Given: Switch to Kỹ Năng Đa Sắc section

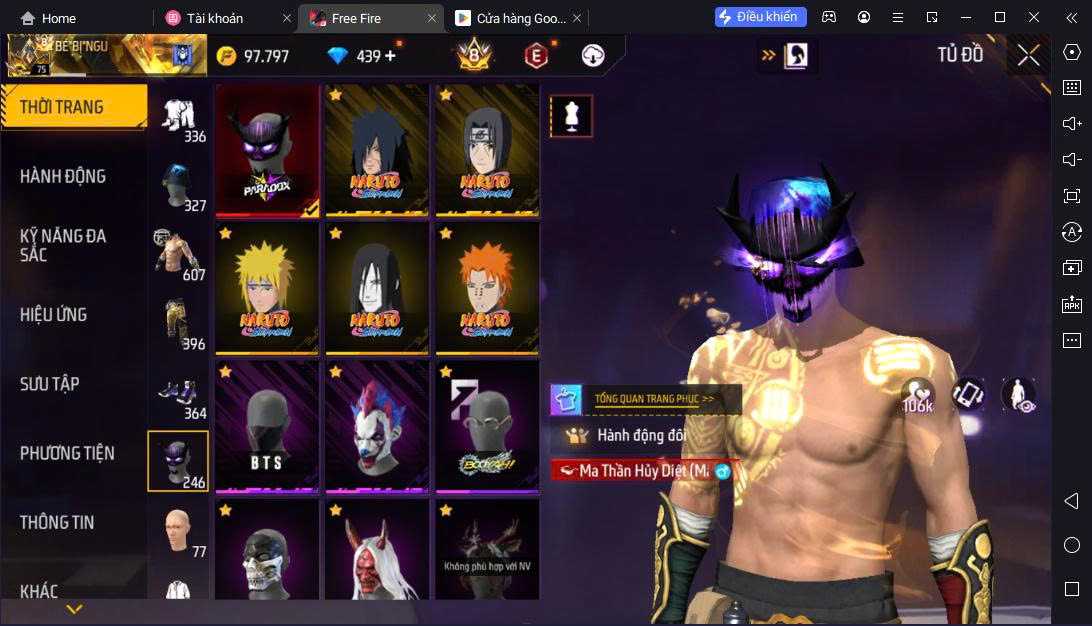Looking at the screenshot, I should pos(63,245).
